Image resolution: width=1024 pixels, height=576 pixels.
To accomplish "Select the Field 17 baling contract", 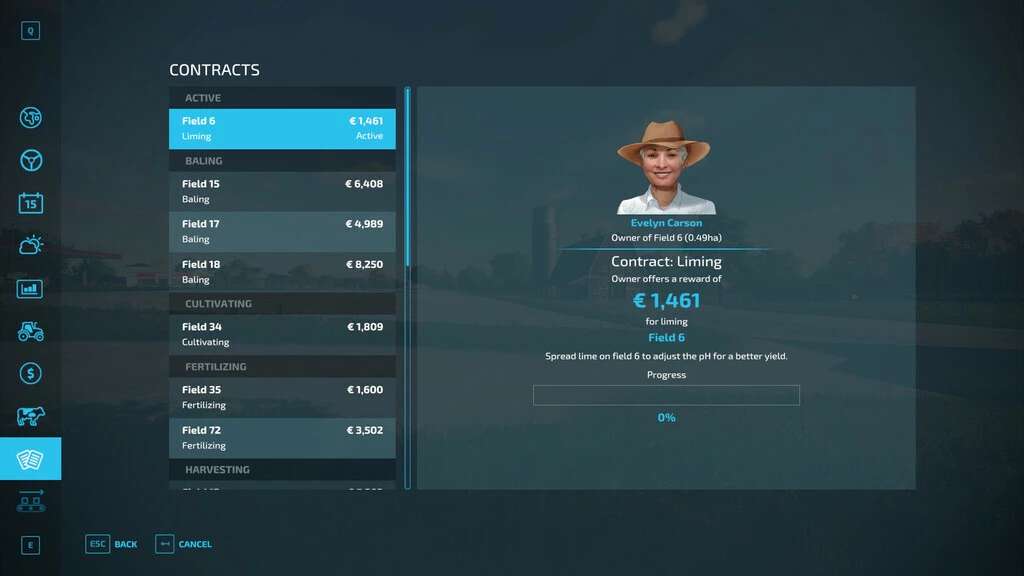I will [282, 231].
